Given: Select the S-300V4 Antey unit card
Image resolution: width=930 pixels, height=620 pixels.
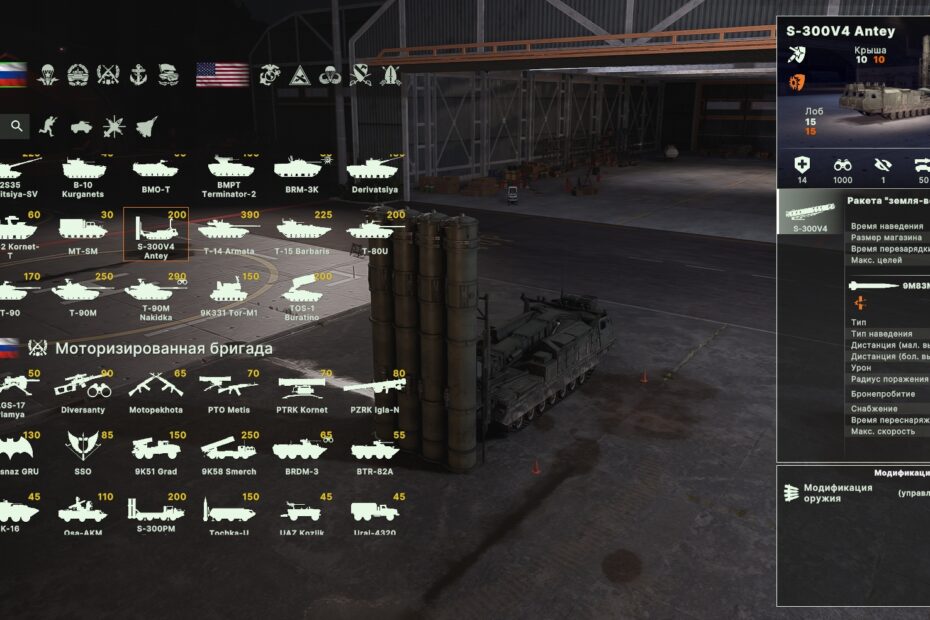Looking at the screenshot, I should pos(155,234).
